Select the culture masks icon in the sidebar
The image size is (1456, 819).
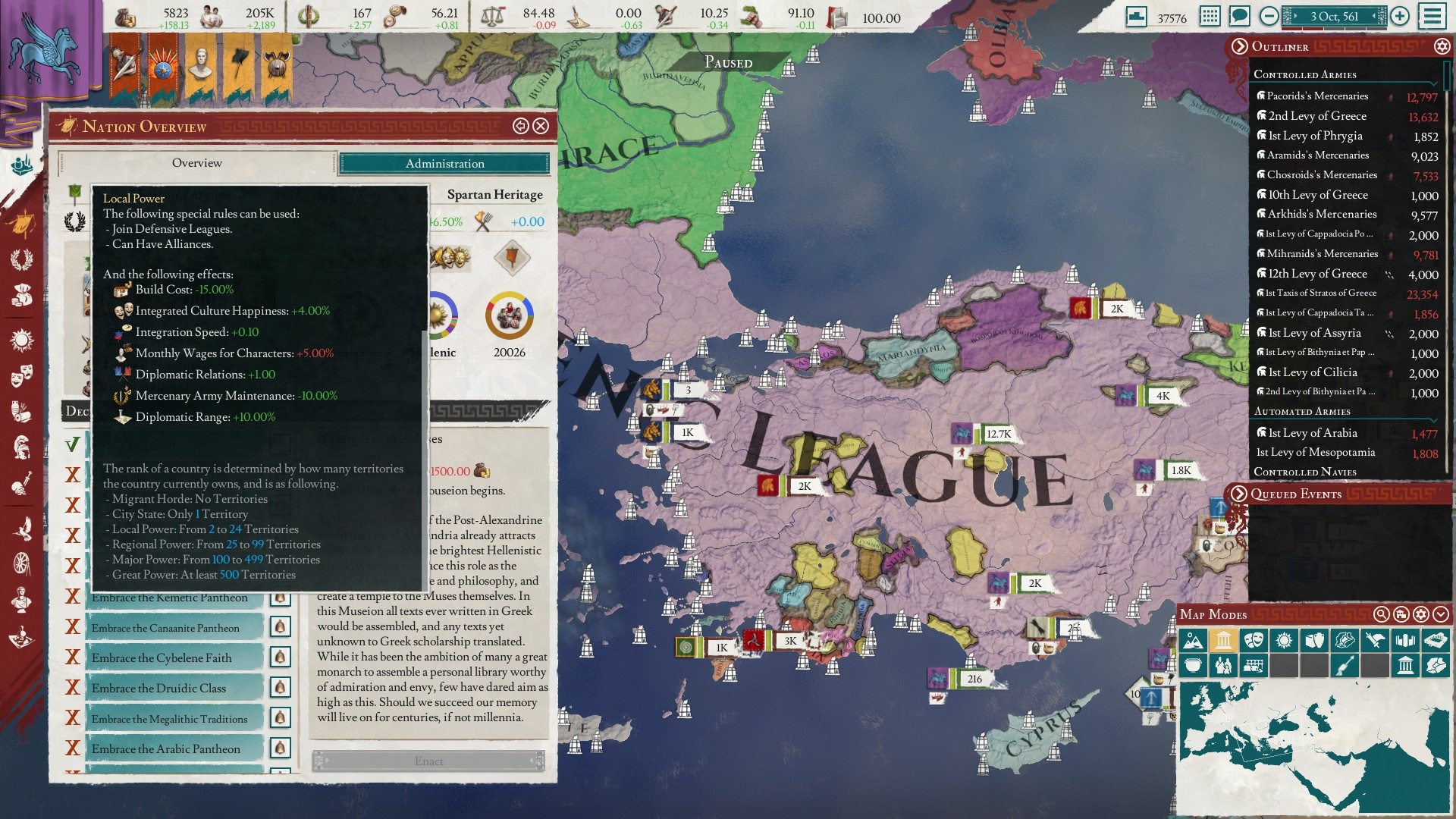click(20, 375)
